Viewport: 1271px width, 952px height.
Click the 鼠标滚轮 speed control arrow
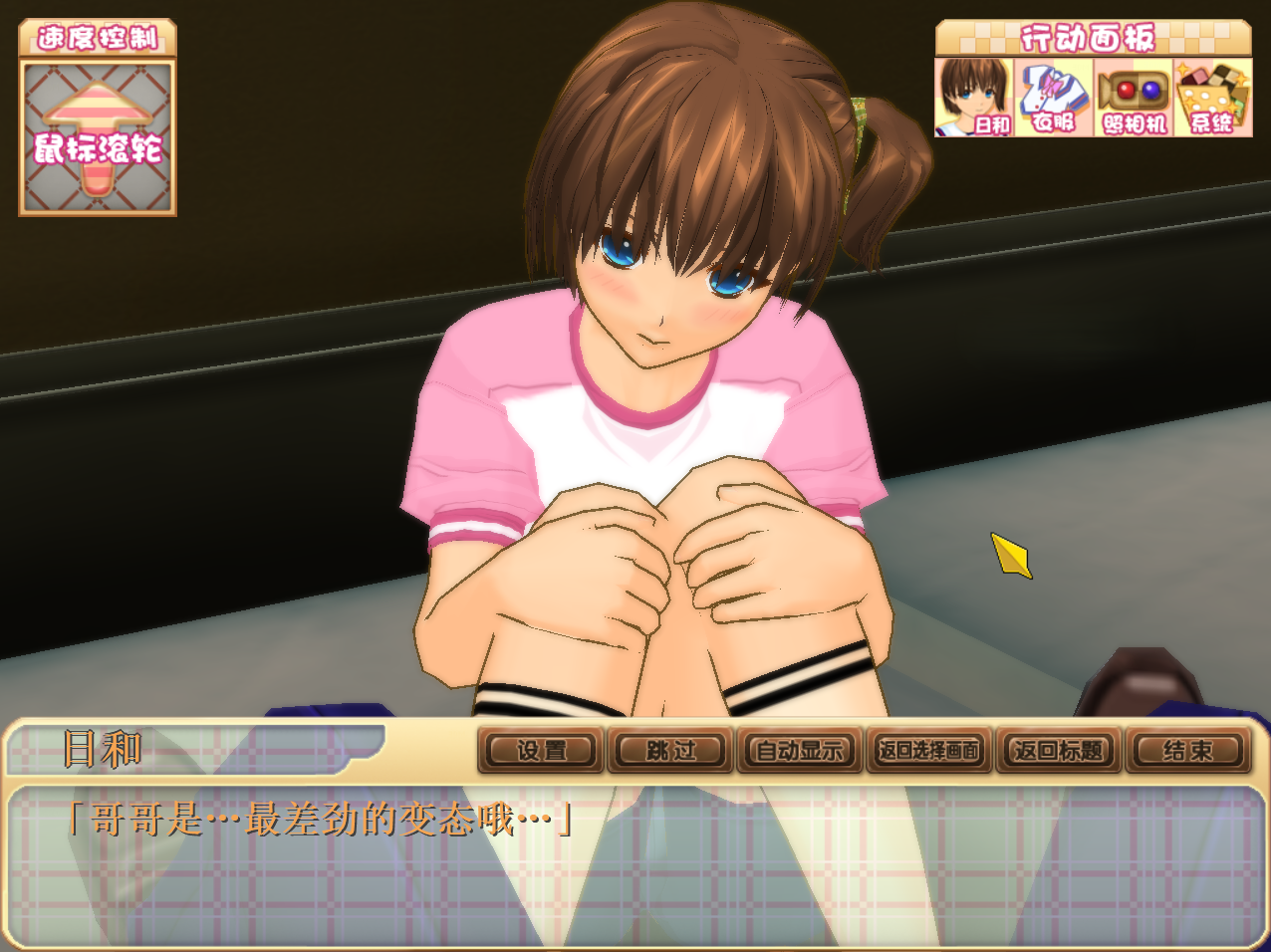98,137
